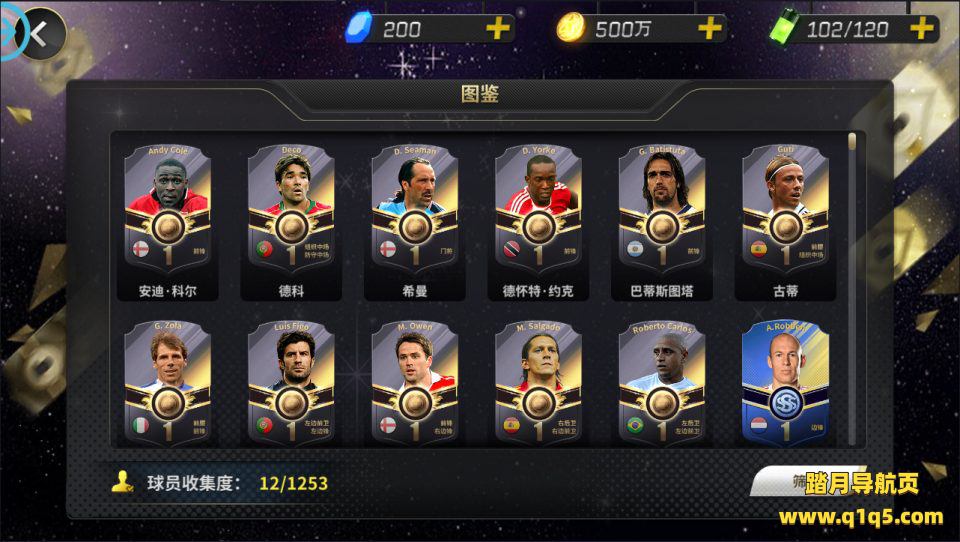The image size is (960, 542).
Task: Select the Andy Cole player card
Action: (x=167, y=212)
